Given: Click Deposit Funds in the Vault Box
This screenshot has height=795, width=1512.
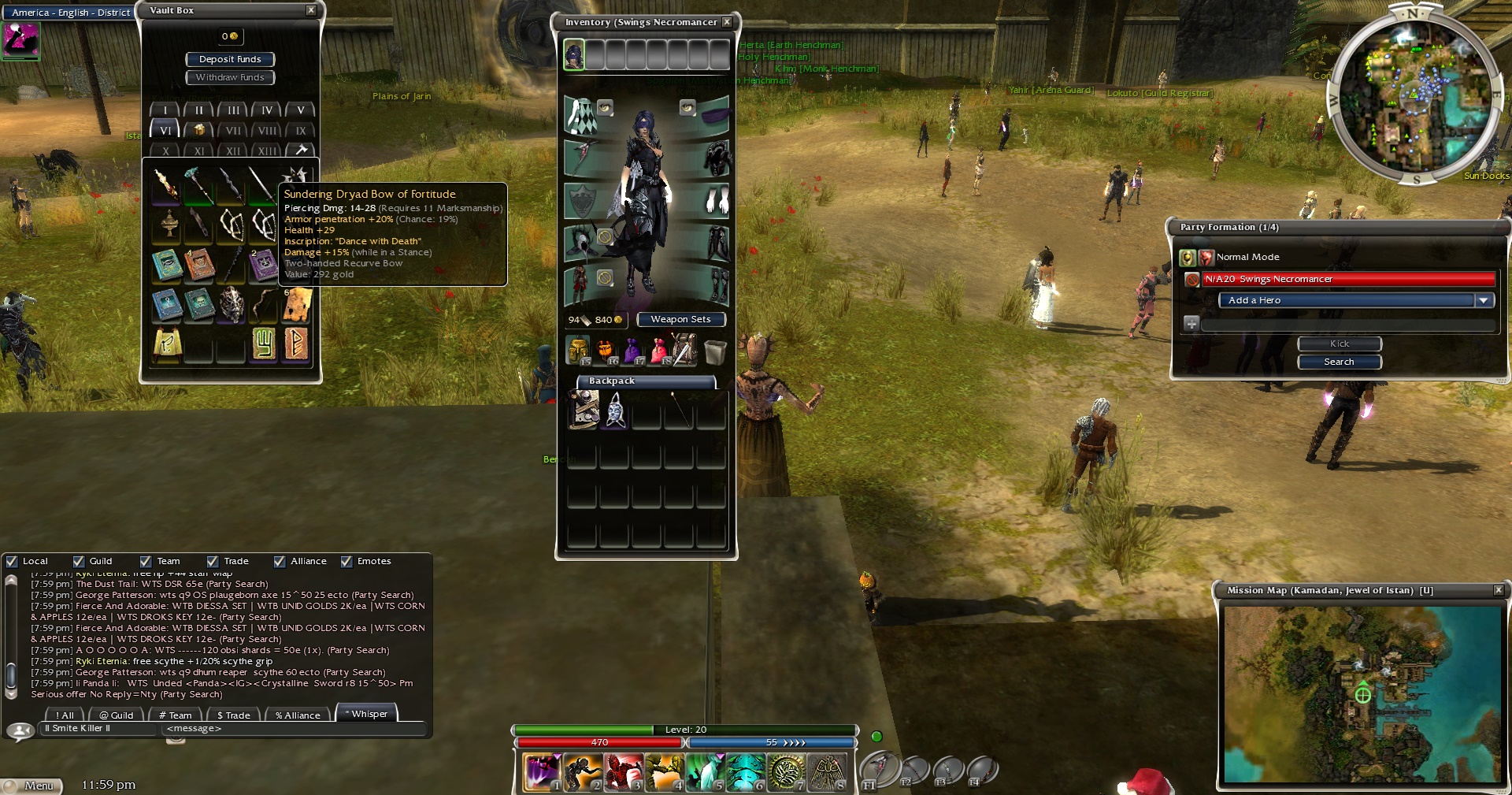Looking at the screenshot, I should coord(230,59).
